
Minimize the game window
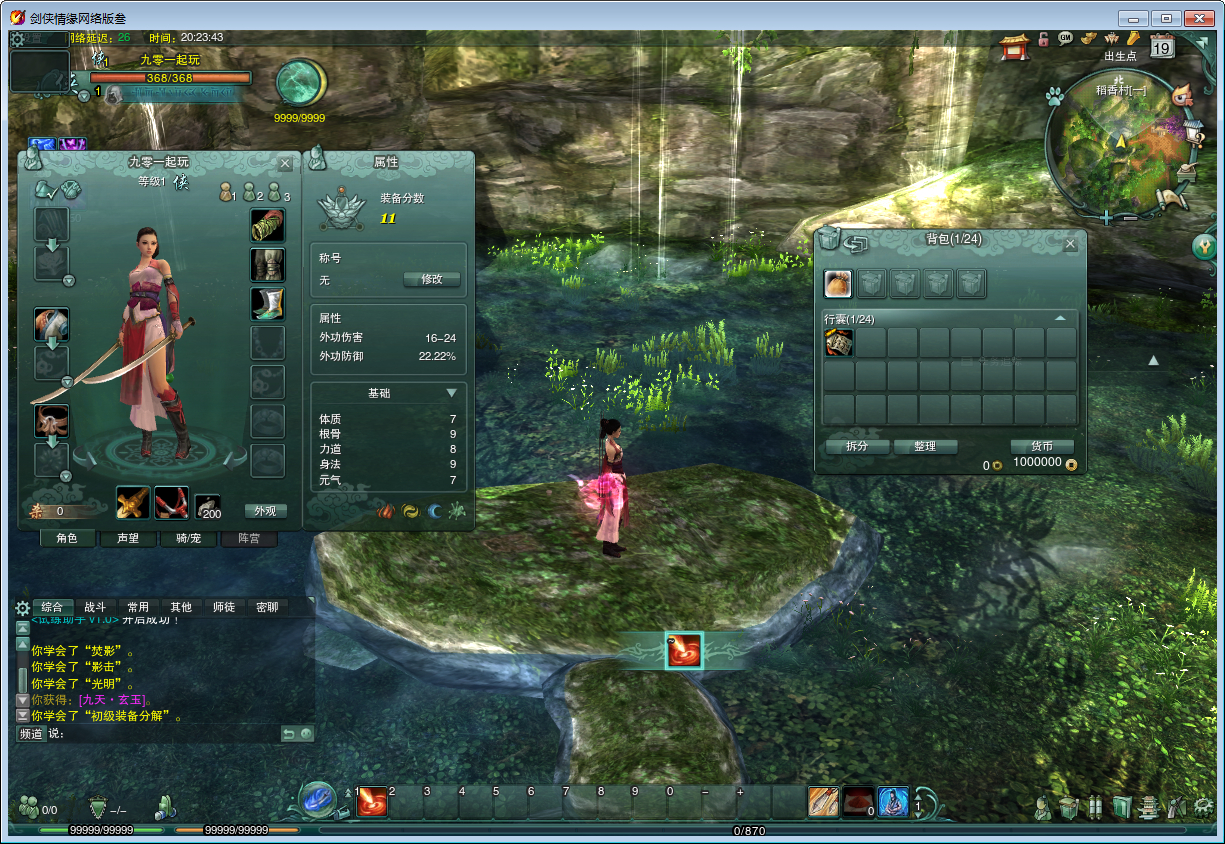point(1132,18)
